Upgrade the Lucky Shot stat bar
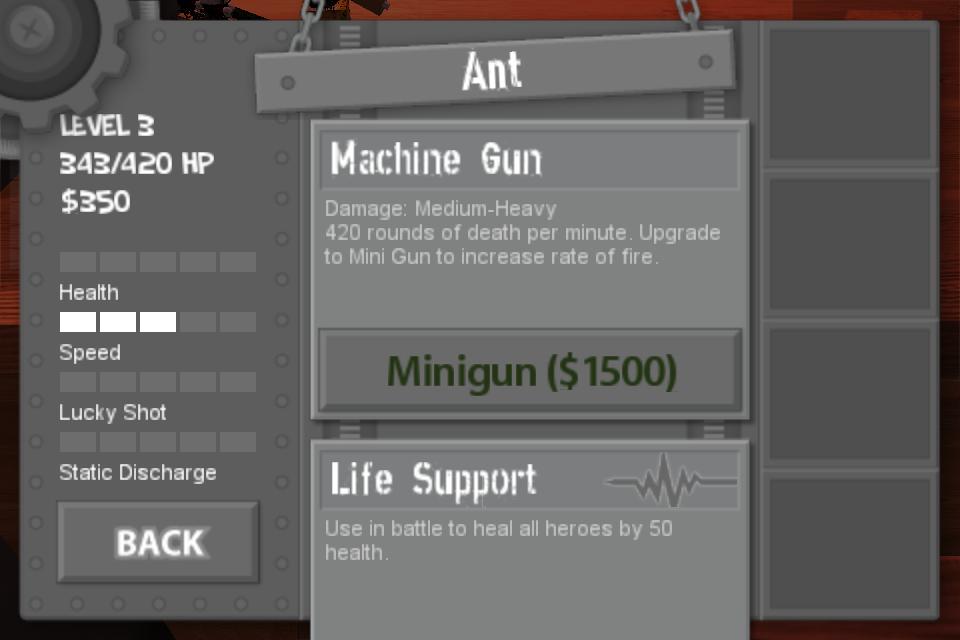960x640 pixels. (x=158, y=382)
